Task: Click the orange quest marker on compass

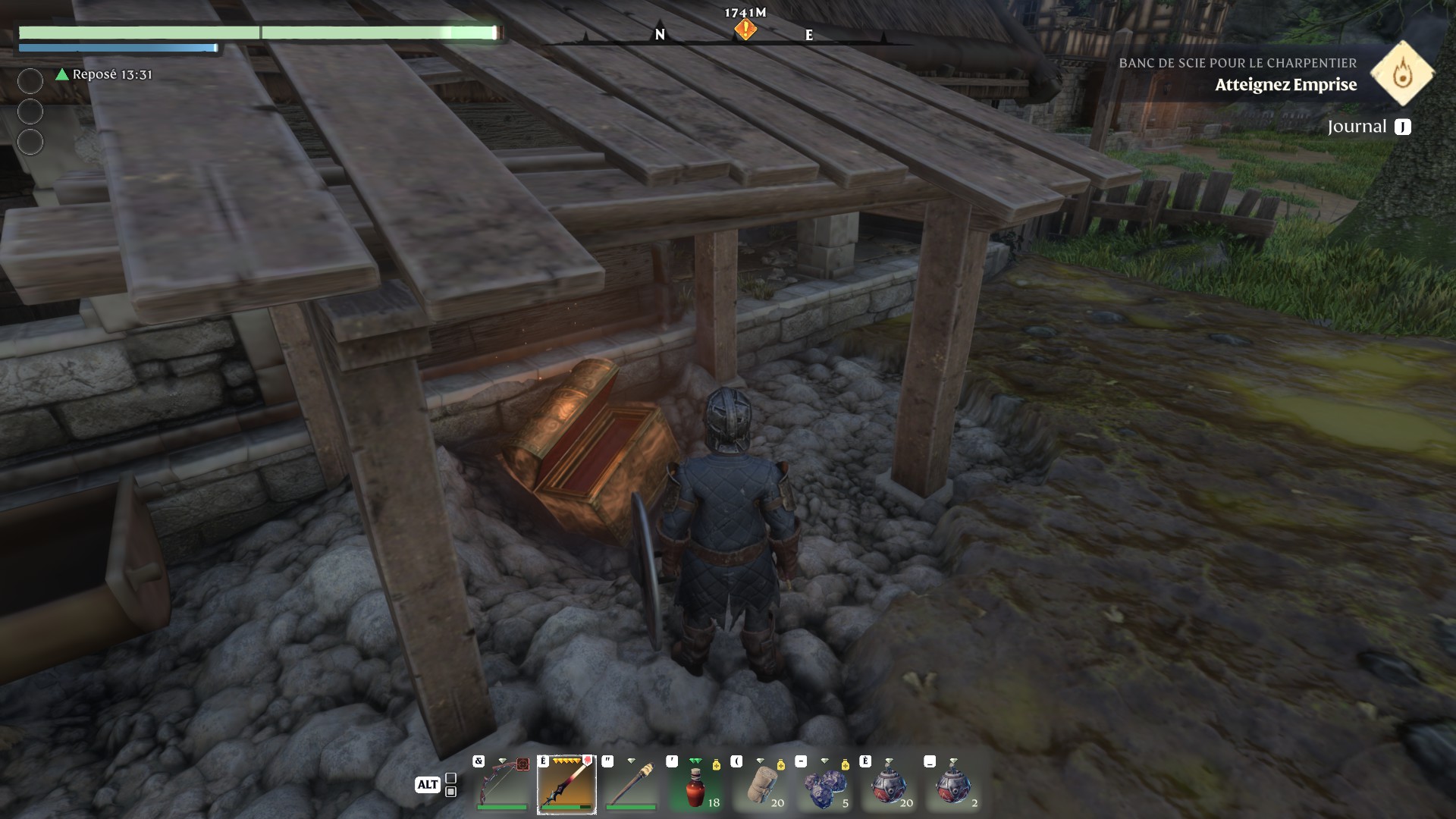Action: pos(745,30)
